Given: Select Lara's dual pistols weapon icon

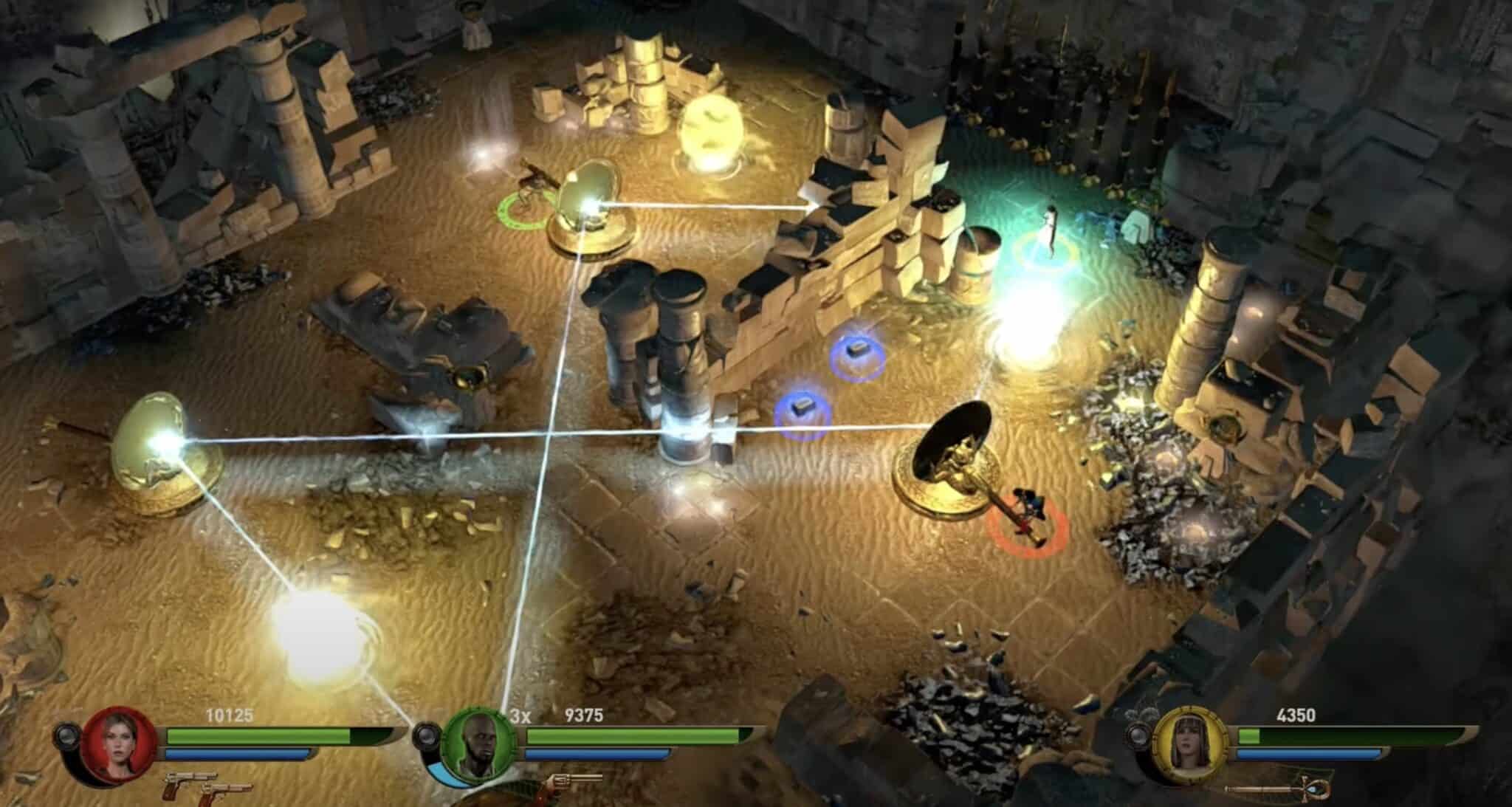Looking at the screenshot, I should pos(207,787).
